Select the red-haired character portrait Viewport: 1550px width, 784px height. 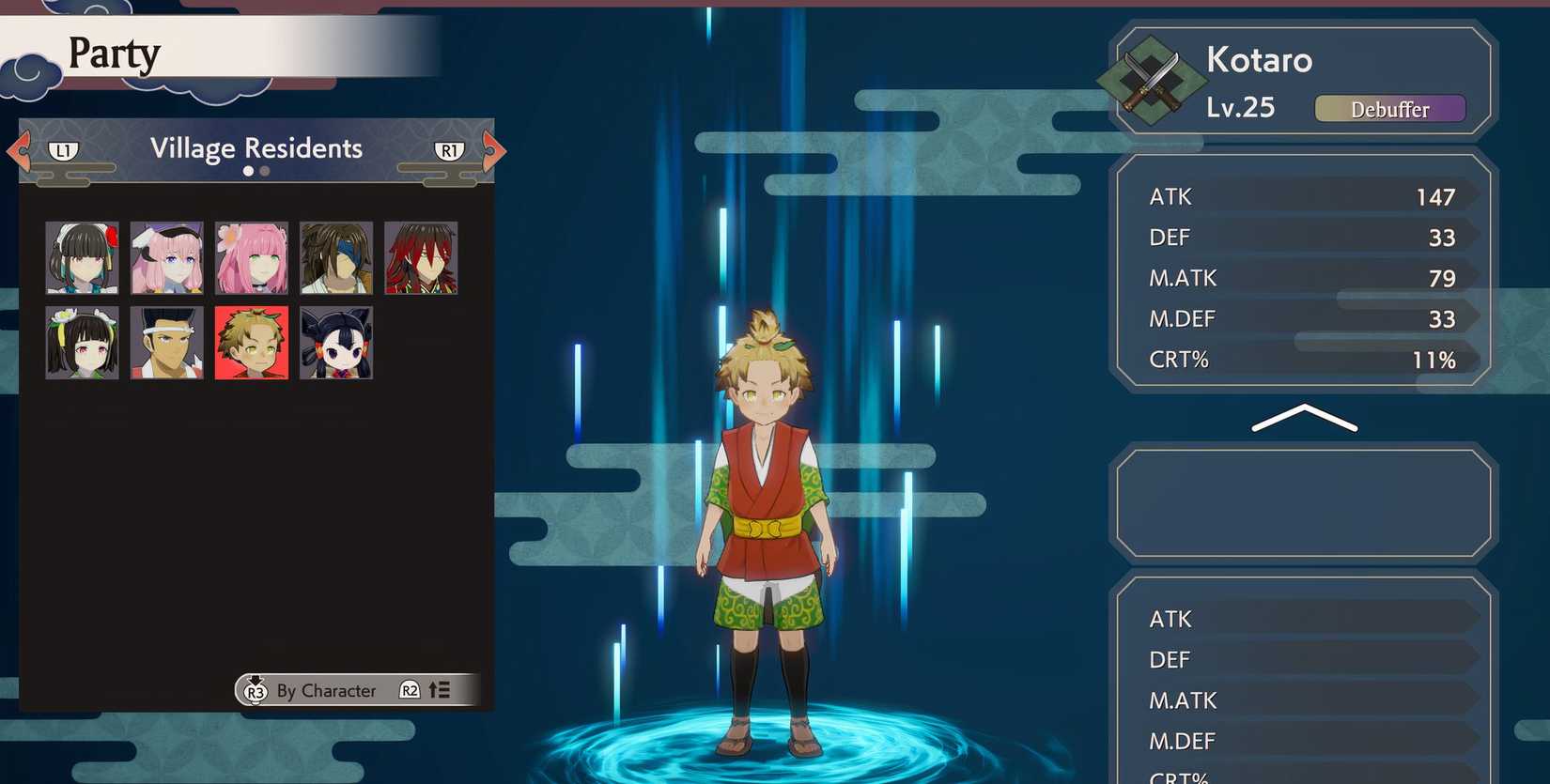tap(420, 255)
